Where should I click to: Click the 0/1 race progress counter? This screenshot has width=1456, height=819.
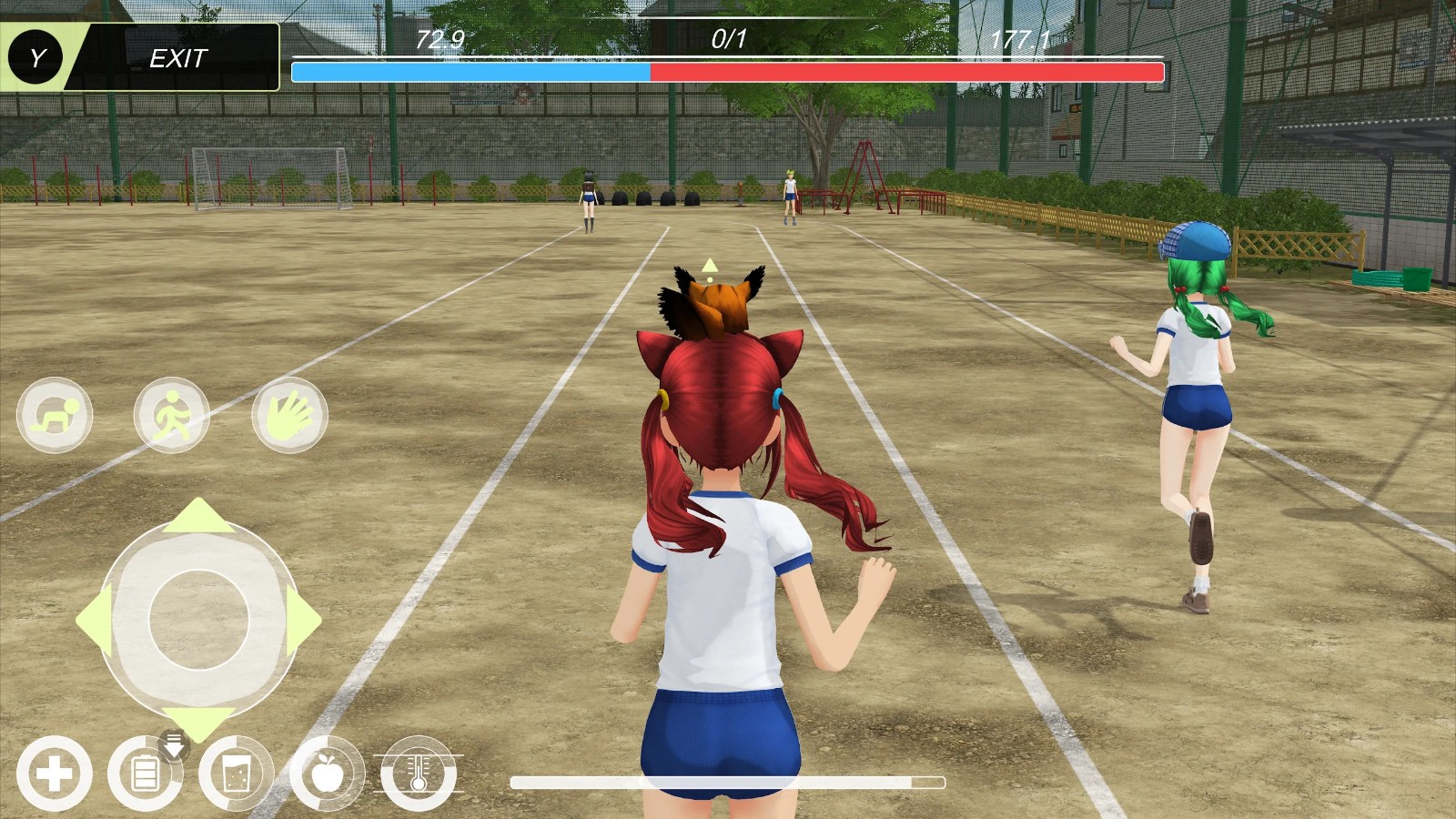tap(726, 38)
